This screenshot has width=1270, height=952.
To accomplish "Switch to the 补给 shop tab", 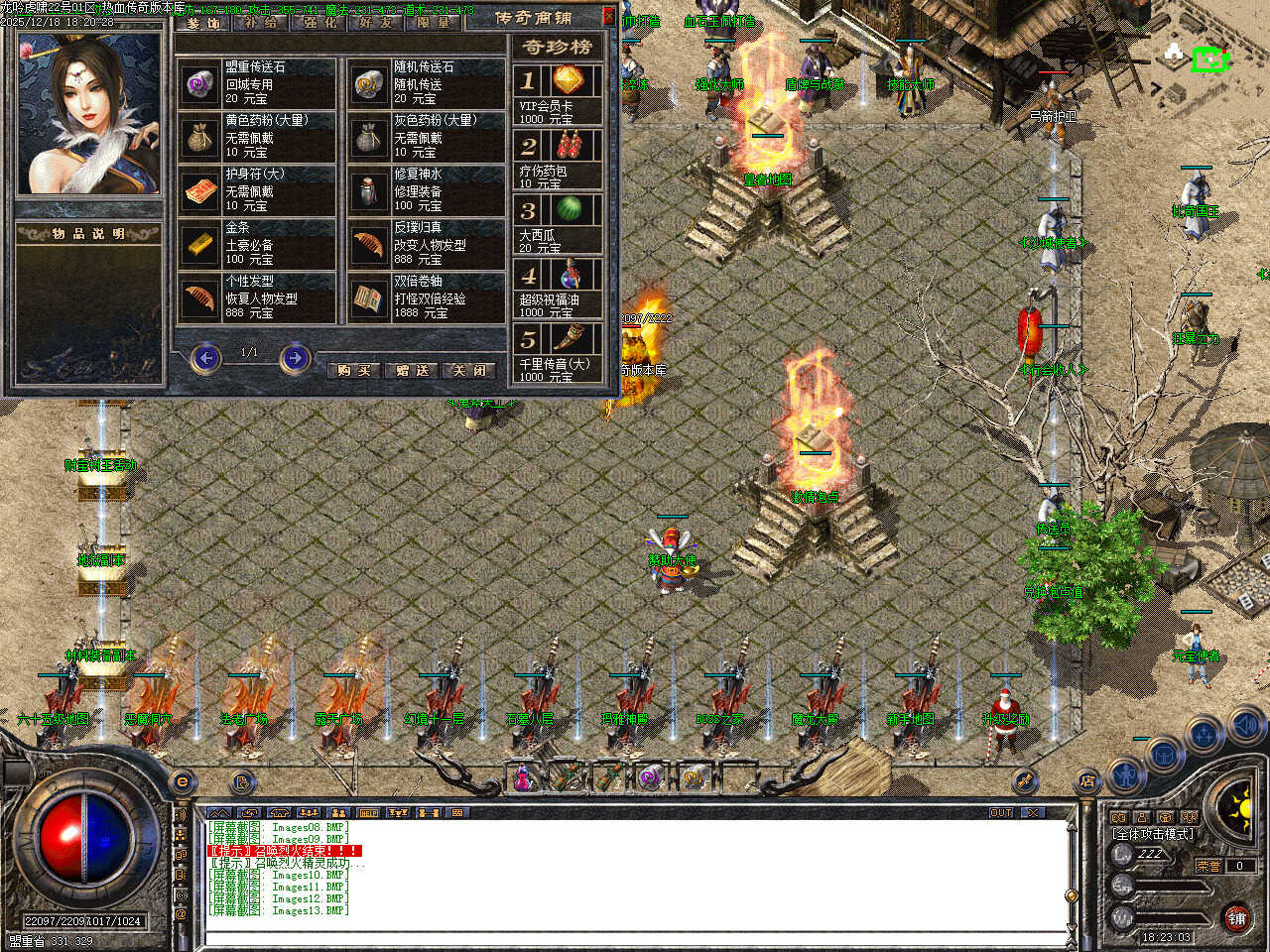I will [261, 22].
